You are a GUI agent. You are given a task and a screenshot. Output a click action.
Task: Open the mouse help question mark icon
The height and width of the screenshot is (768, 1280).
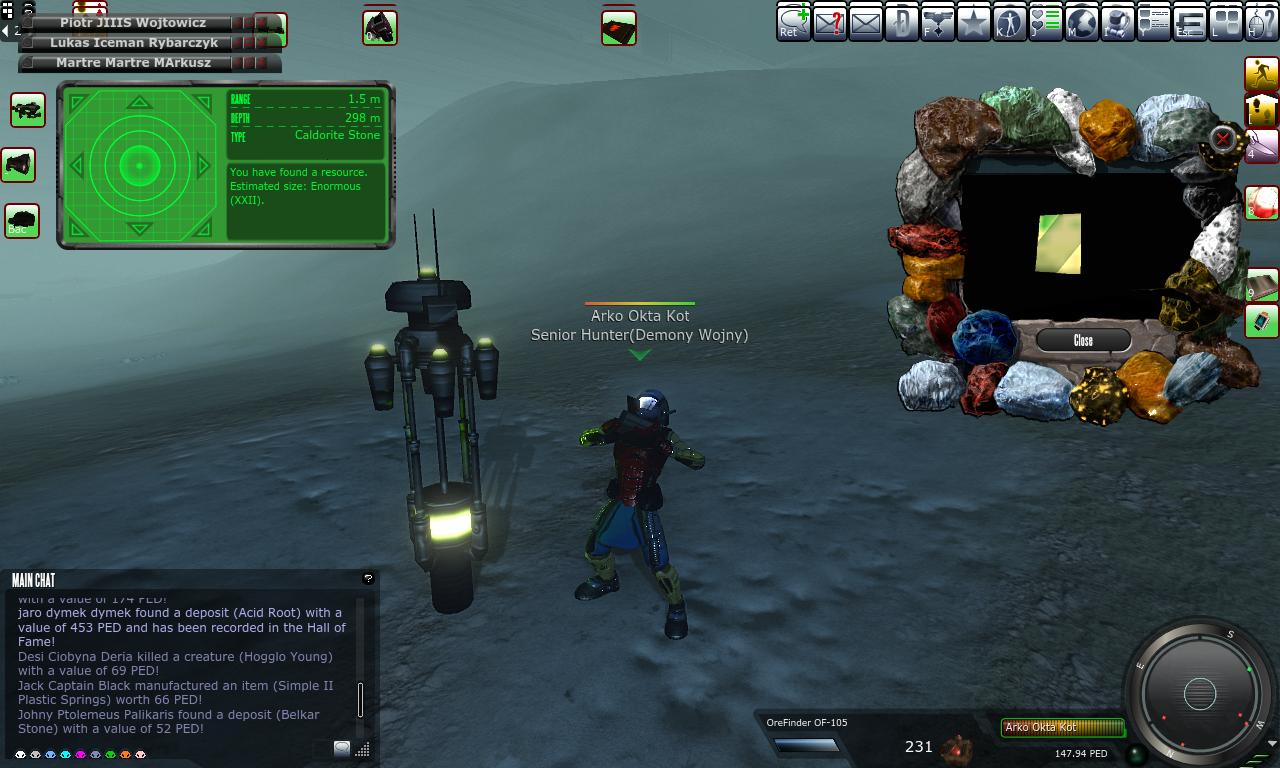point(1262,22)
